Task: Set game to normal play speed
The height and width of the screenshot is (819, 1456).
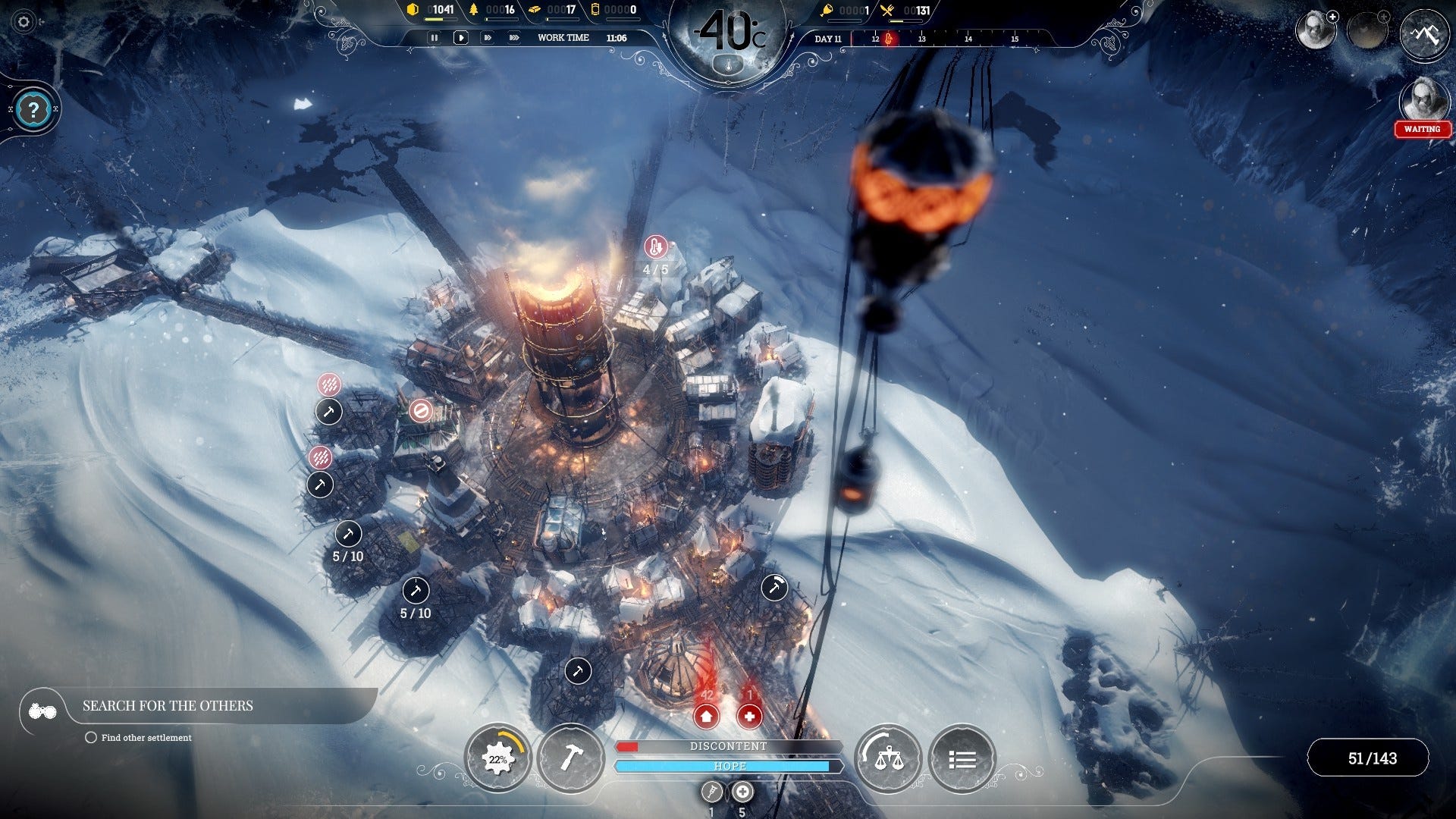Action: (460, 38)
